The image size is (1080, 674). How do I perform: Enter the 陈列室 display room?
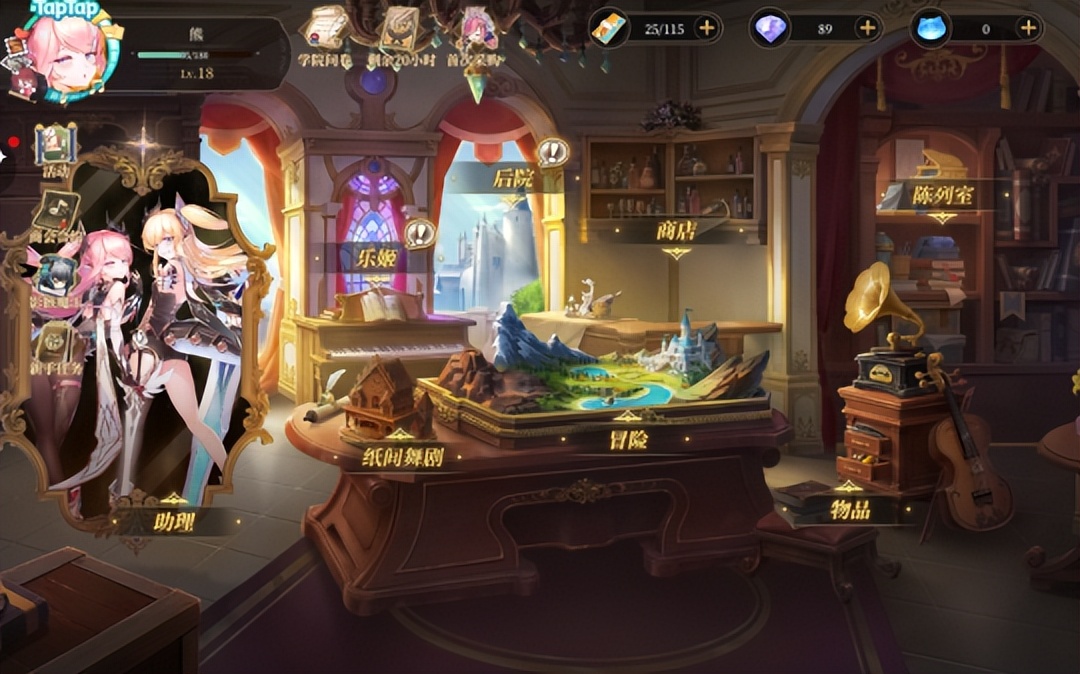click(x=942, y=194)
